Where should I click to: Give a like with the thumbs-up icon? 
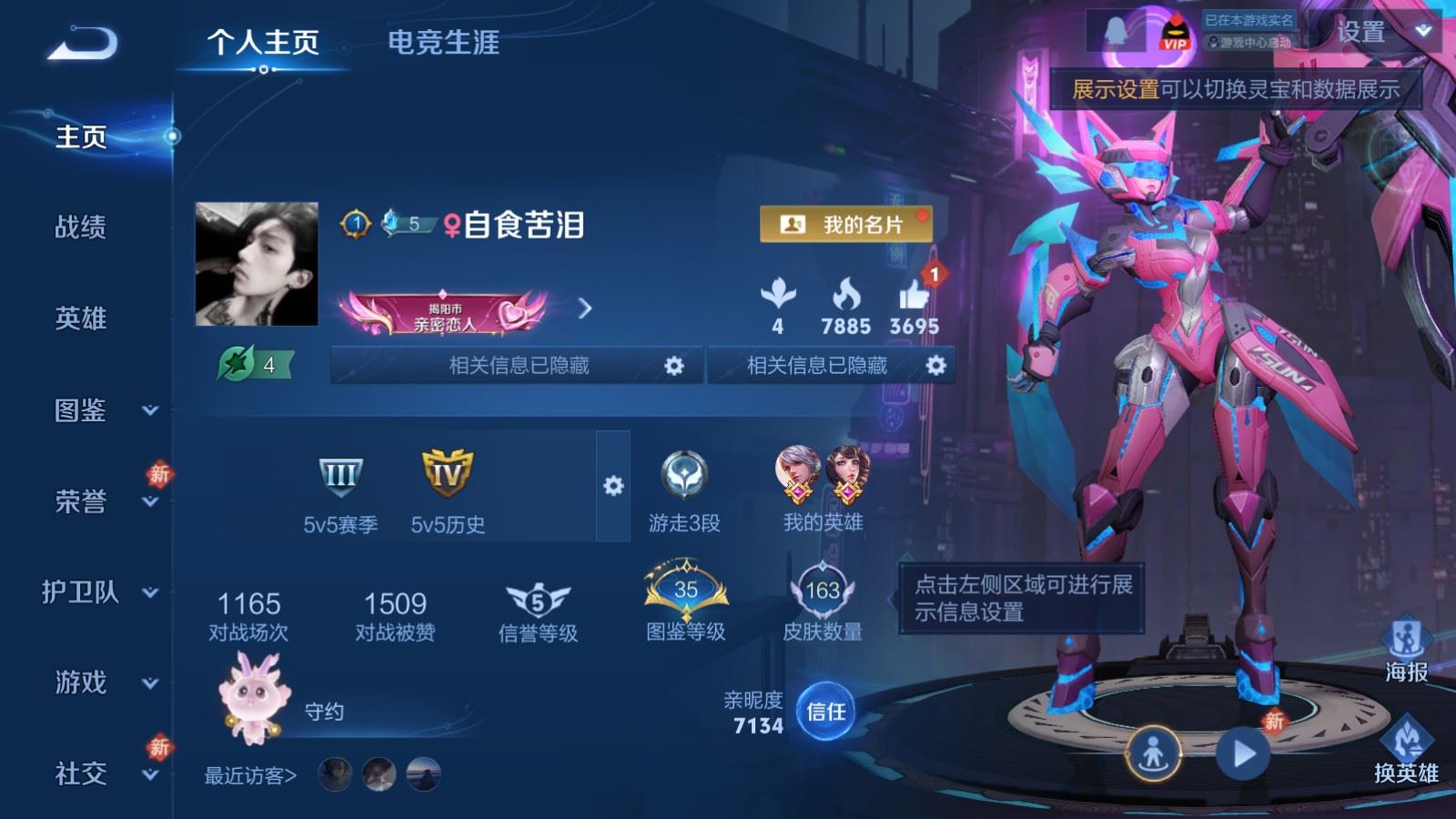click(x=914, y=297)
